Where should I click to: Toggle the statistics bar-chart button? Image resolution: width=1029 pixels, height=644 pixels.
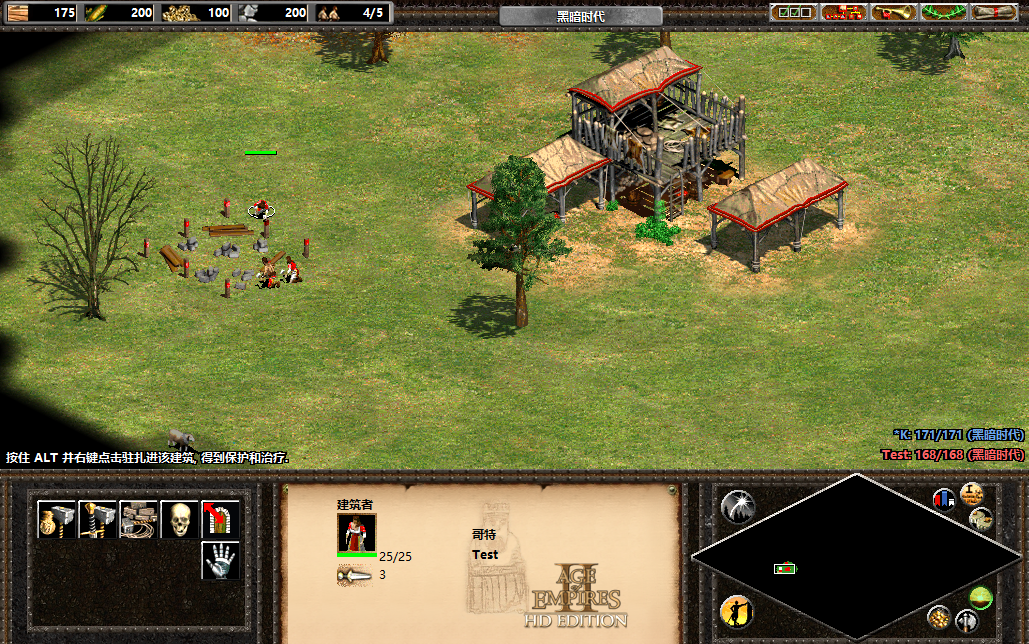pyautogui.click(x=943, y=498)
